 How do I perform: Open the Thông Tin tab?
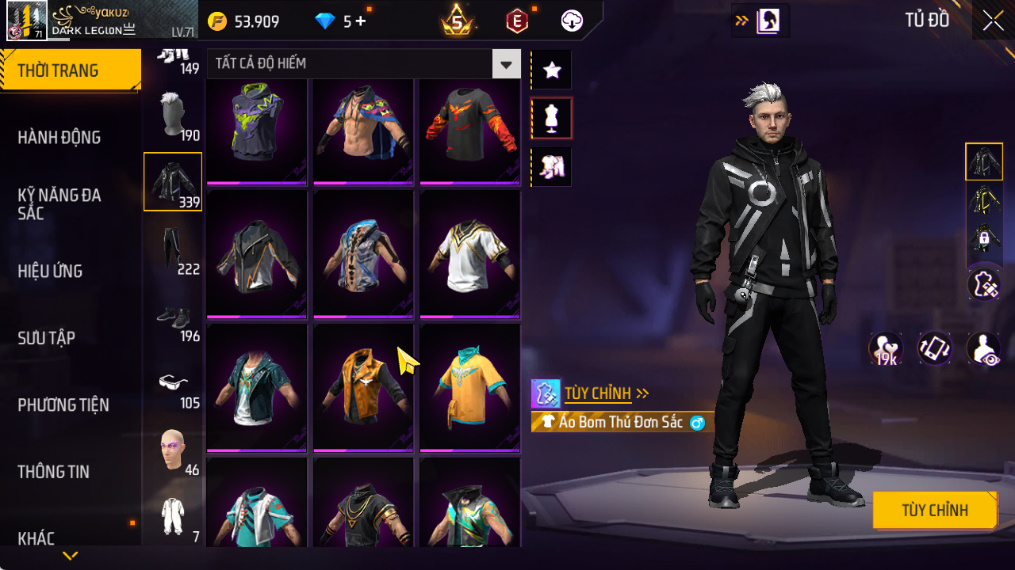[54, 472]
